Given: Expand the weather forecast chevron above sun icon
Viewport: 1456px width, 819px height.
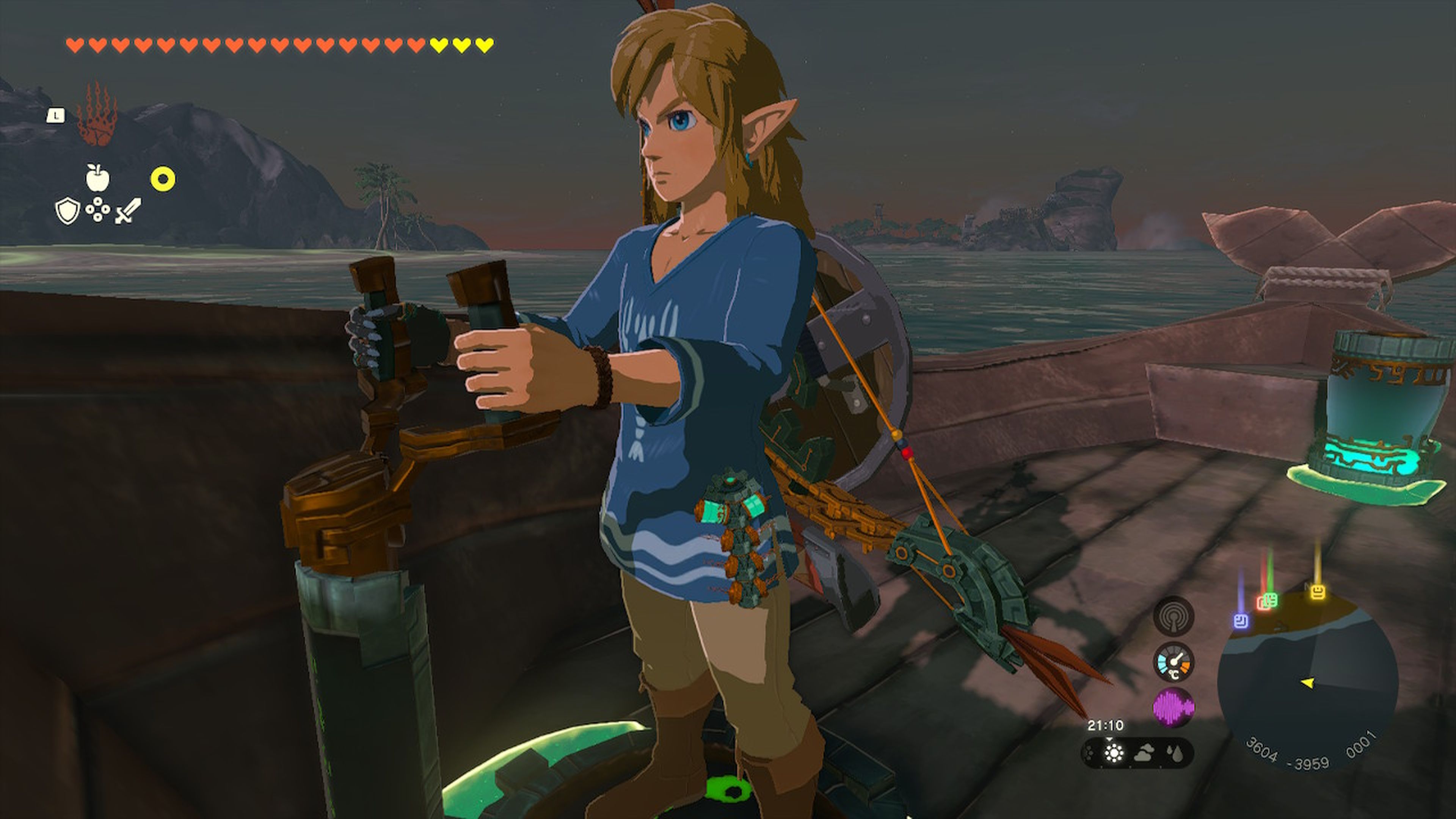Looking at the screenshot, I should point(1109,739).
